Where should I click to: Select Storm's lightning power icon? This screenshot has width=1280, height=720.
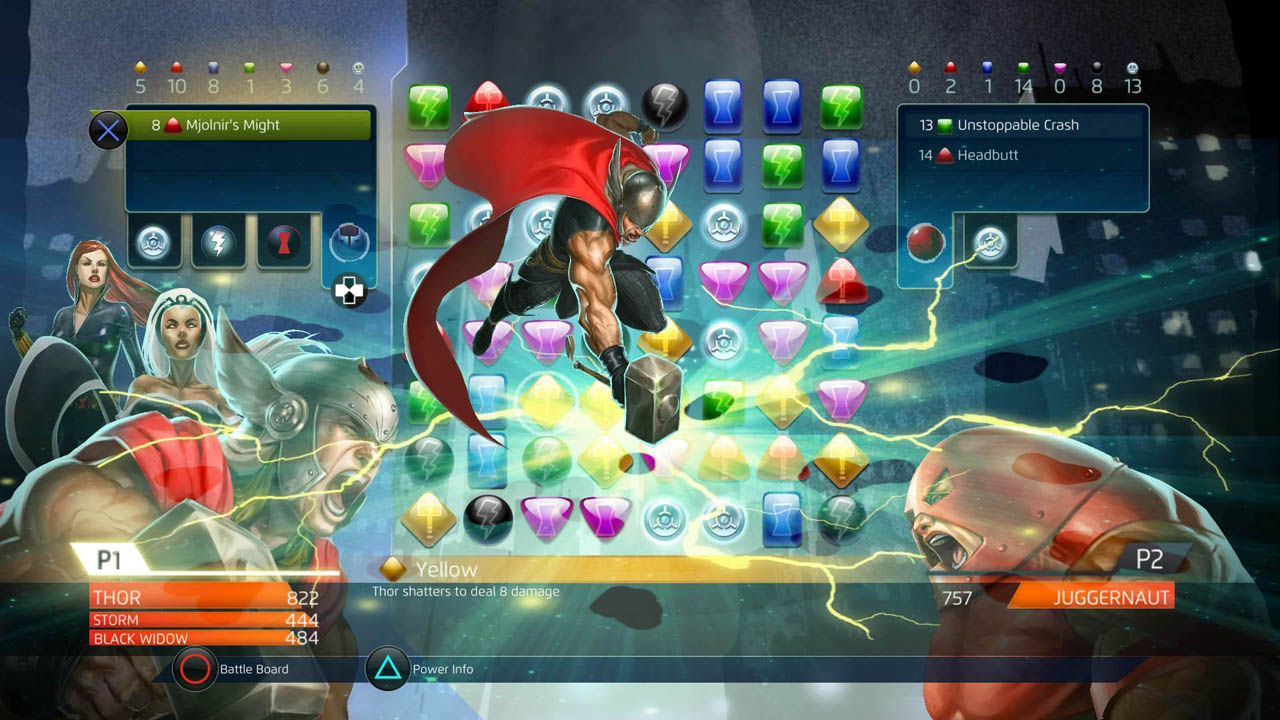[x=219, y=240]
